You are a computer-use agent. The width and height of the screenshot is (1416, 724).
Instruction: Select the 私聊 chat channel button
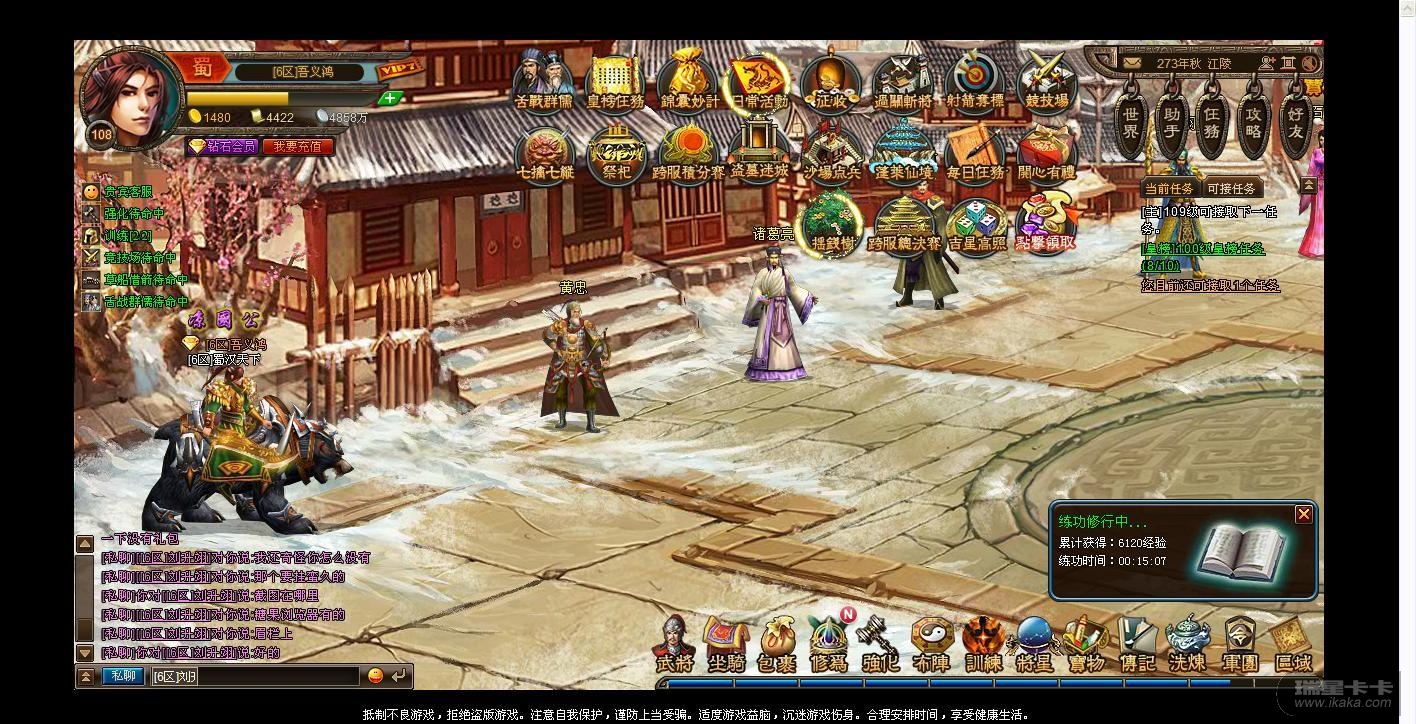(123, 676)
